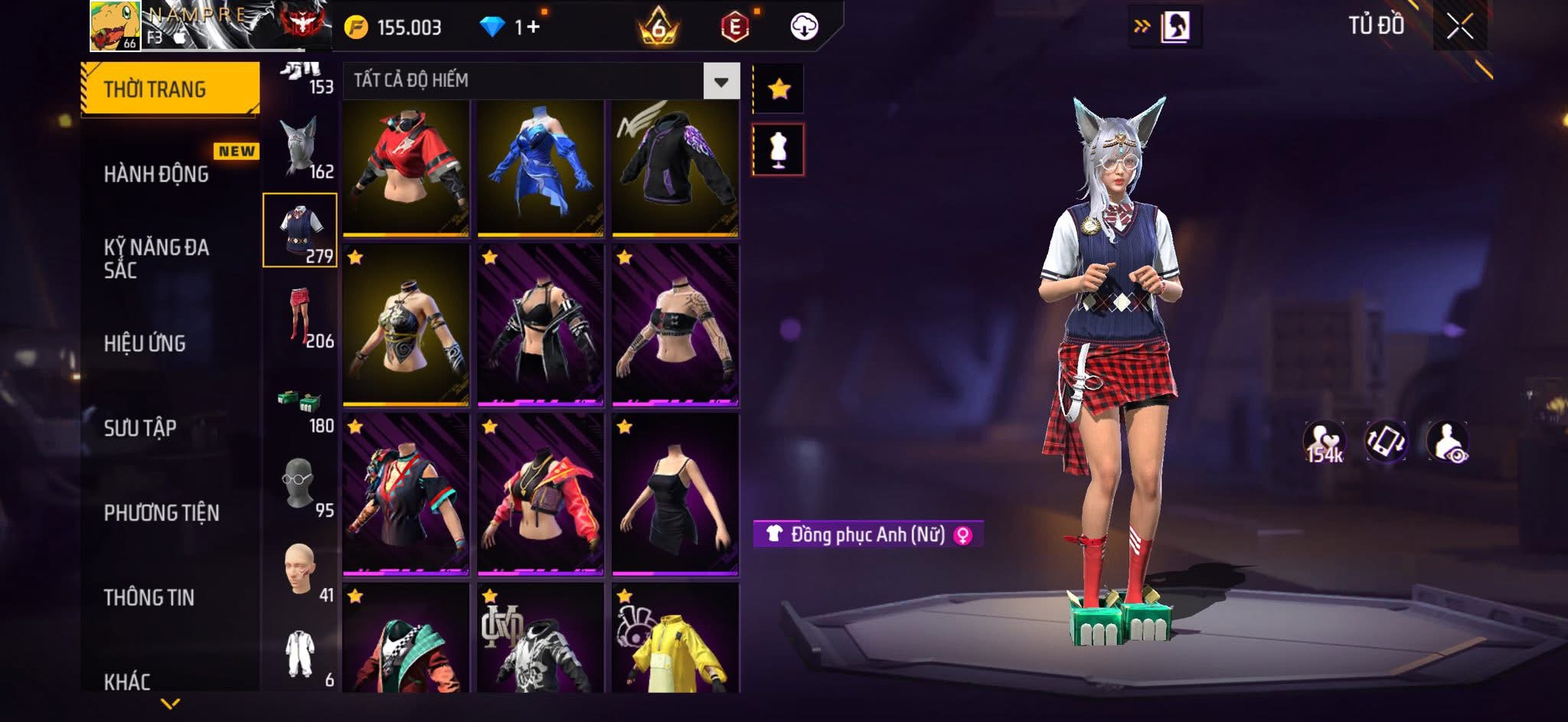Open the glasses mask category
The image size is (1568, 722).
click(300, 485)
